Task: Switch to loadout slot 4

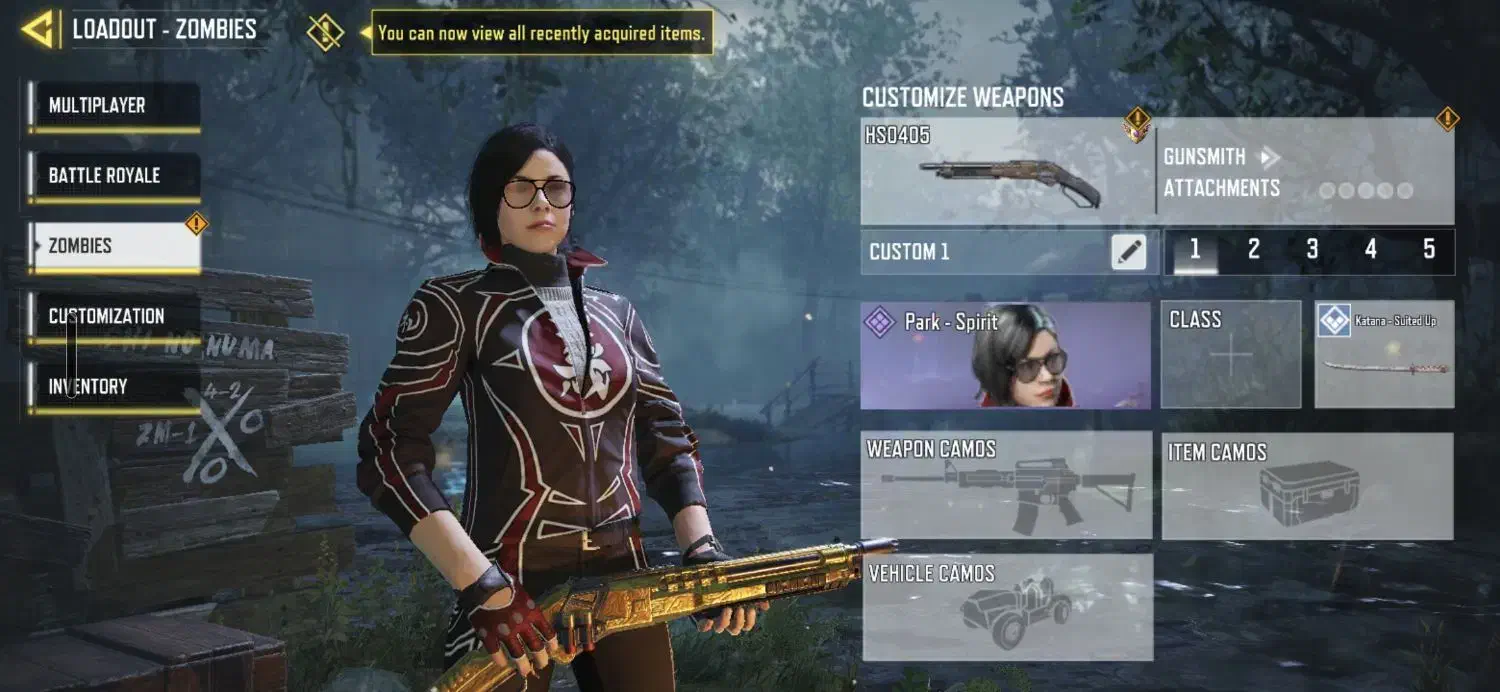Action: point(1371,251)
